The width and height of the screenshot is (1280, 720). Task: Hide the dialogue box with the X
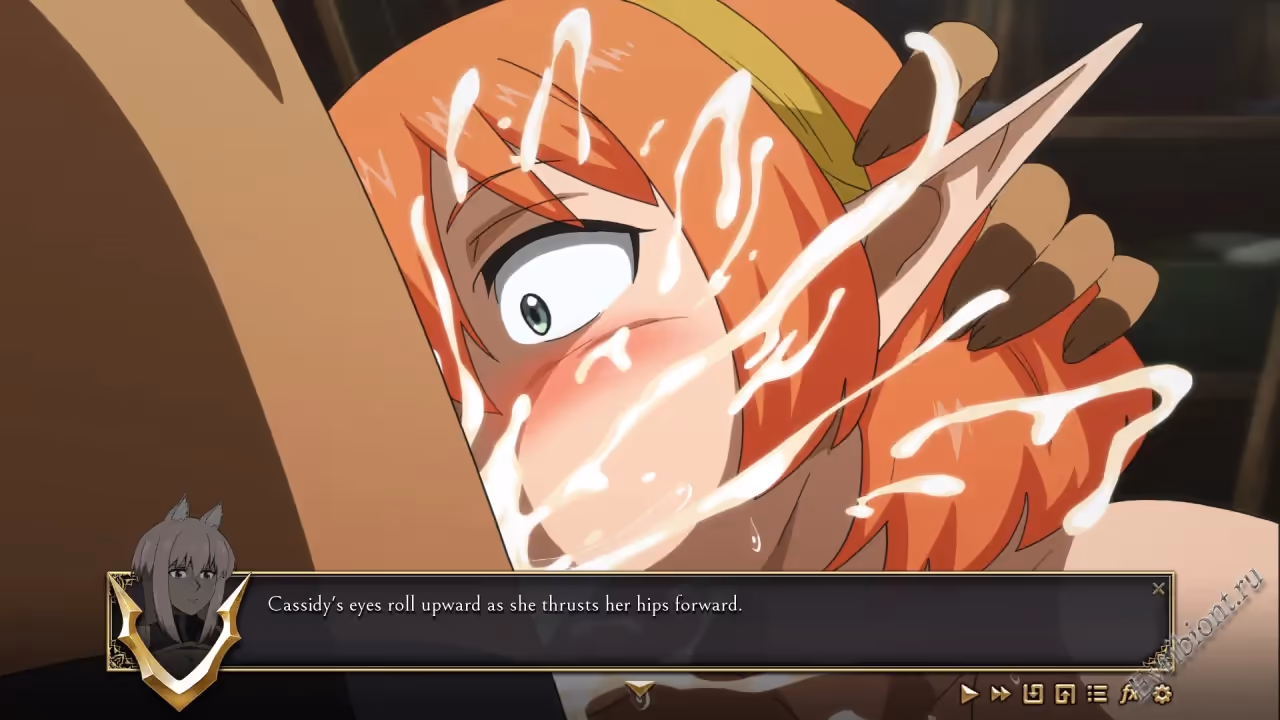click(x=1158, y=589)
